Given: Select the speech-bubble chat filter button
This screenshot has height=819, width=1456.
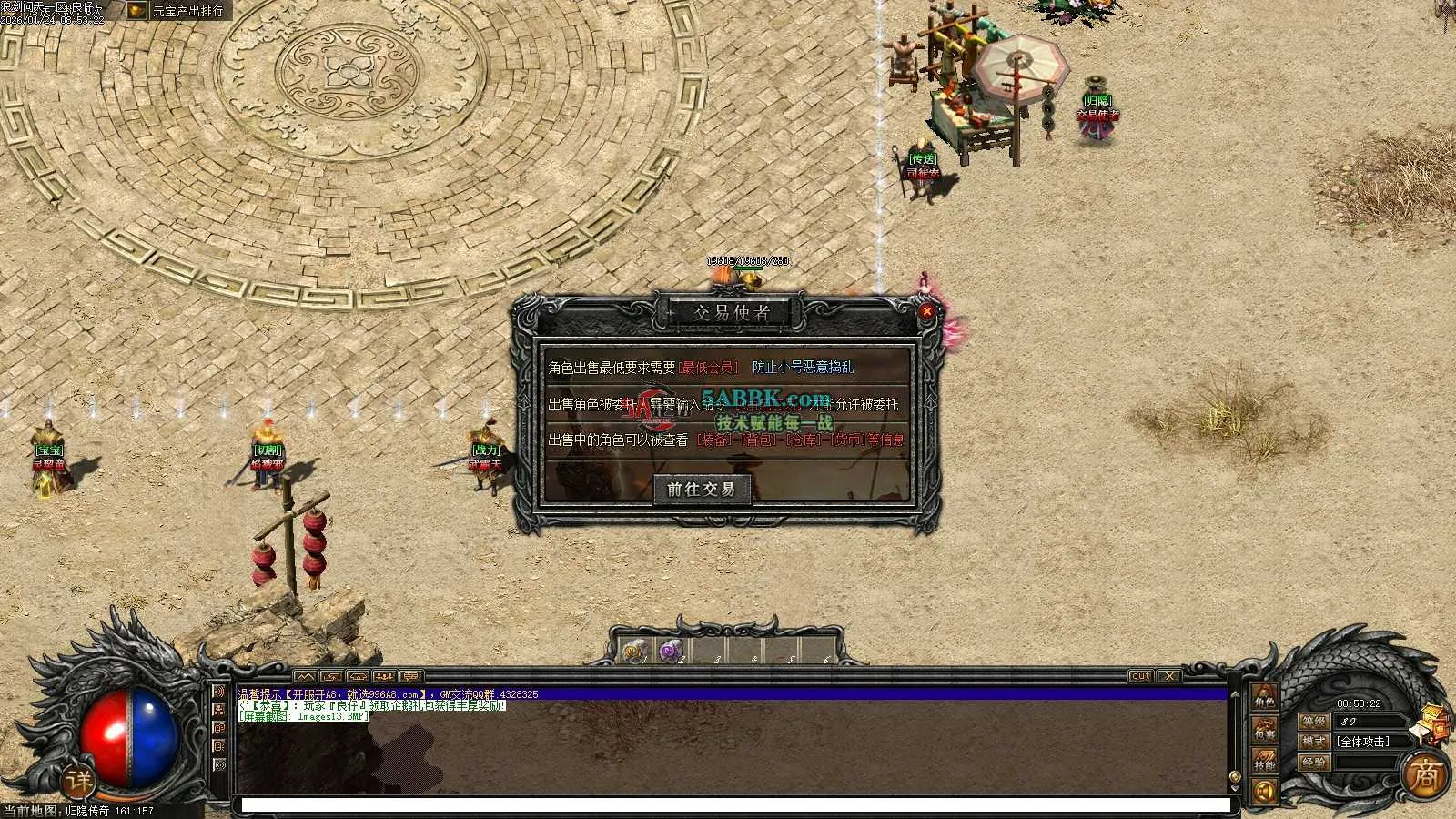Looking at the screenshot, I should tap(411, 677).
